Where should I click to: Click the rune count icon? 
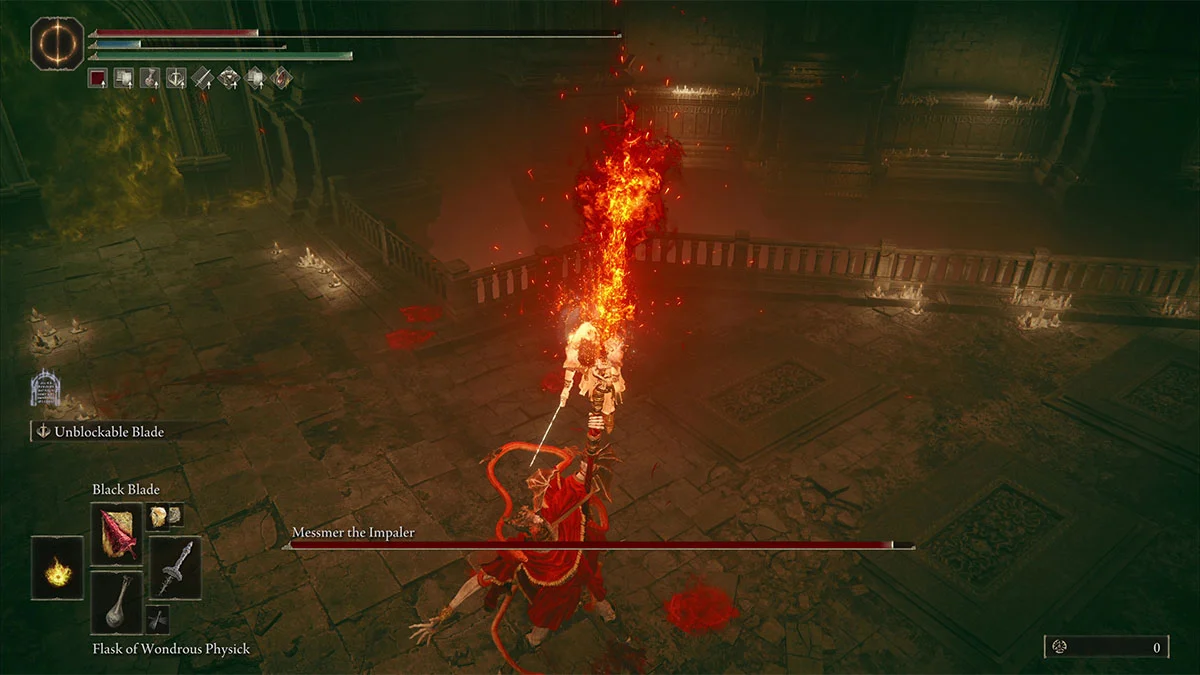[x=1062, y=647]
